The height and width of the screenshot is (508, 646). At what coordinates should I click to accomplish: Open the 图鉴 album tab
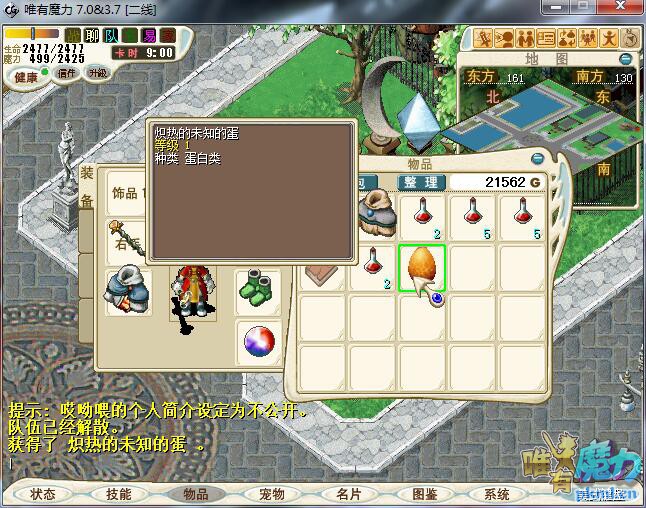pyautogui.click(x=424, y=494)
